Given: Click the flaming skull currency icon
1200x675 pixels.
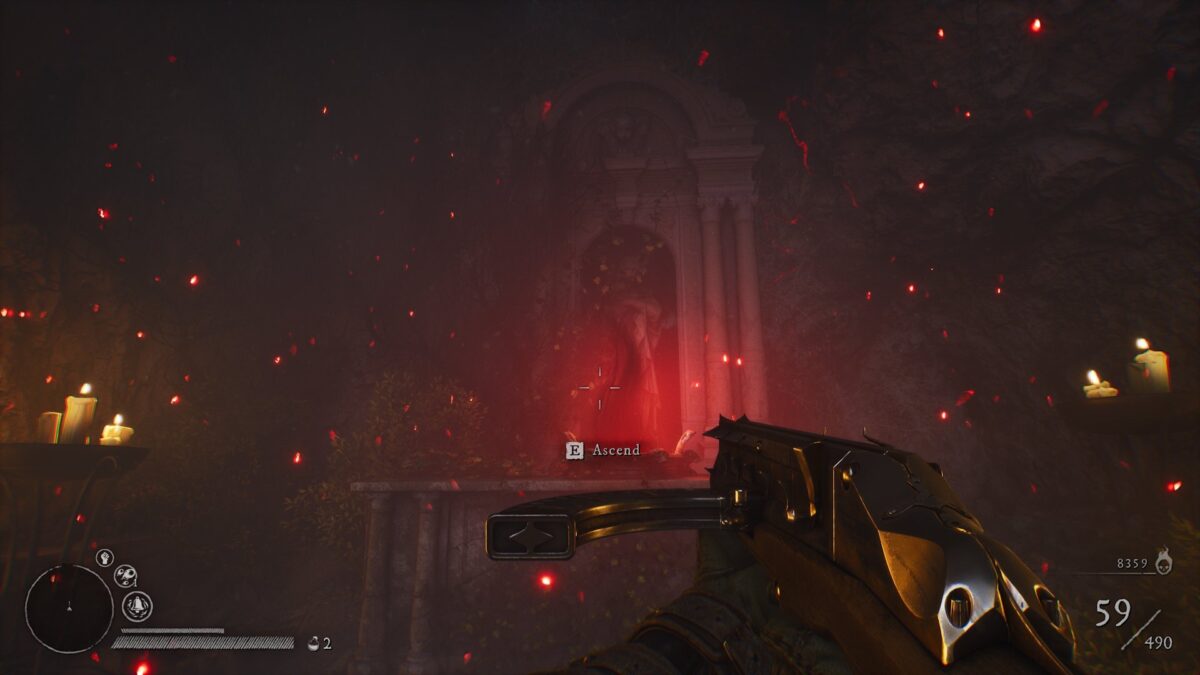Looking at the screenshot, I should click(x=1163, y=562).
